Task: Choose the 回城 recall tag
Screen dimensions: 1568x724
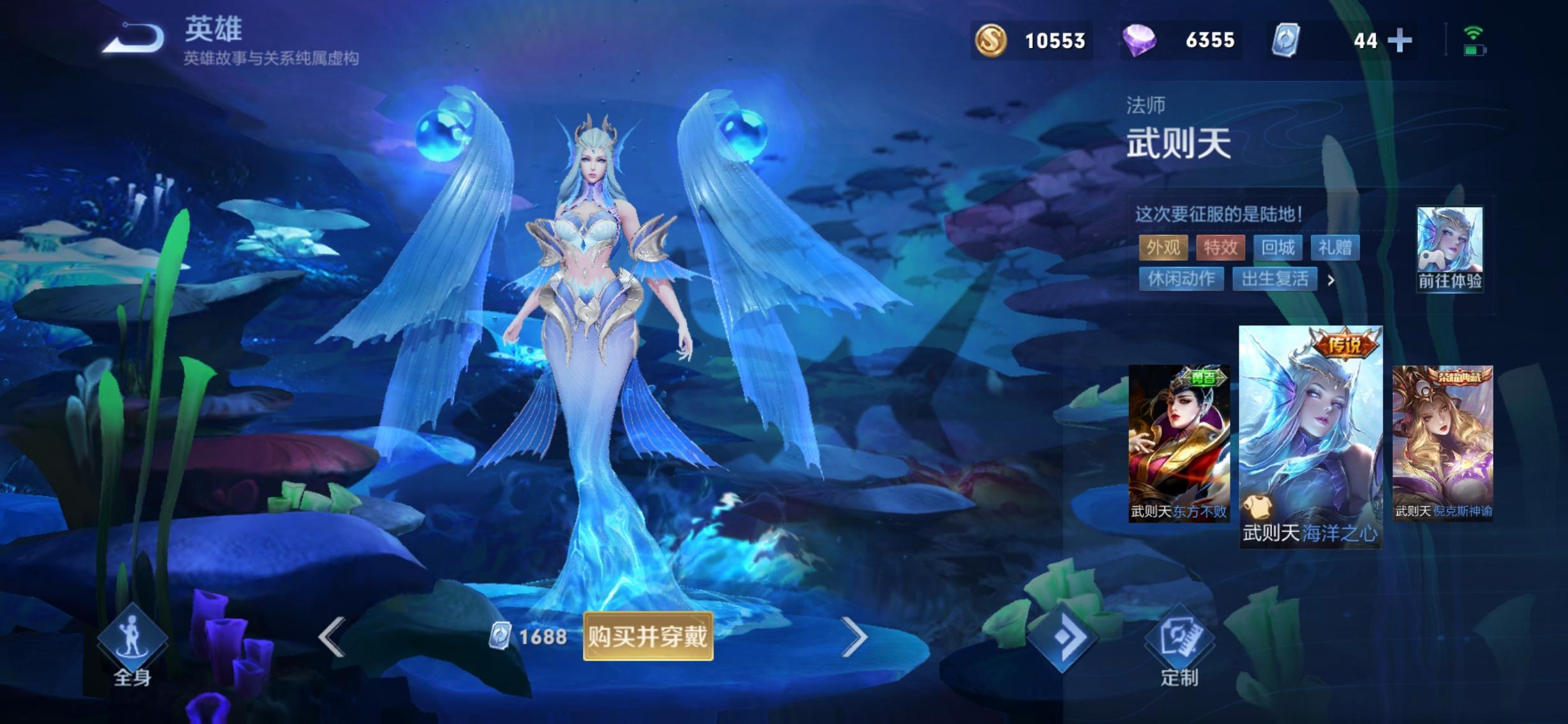Action: (x=1277, y=247)
